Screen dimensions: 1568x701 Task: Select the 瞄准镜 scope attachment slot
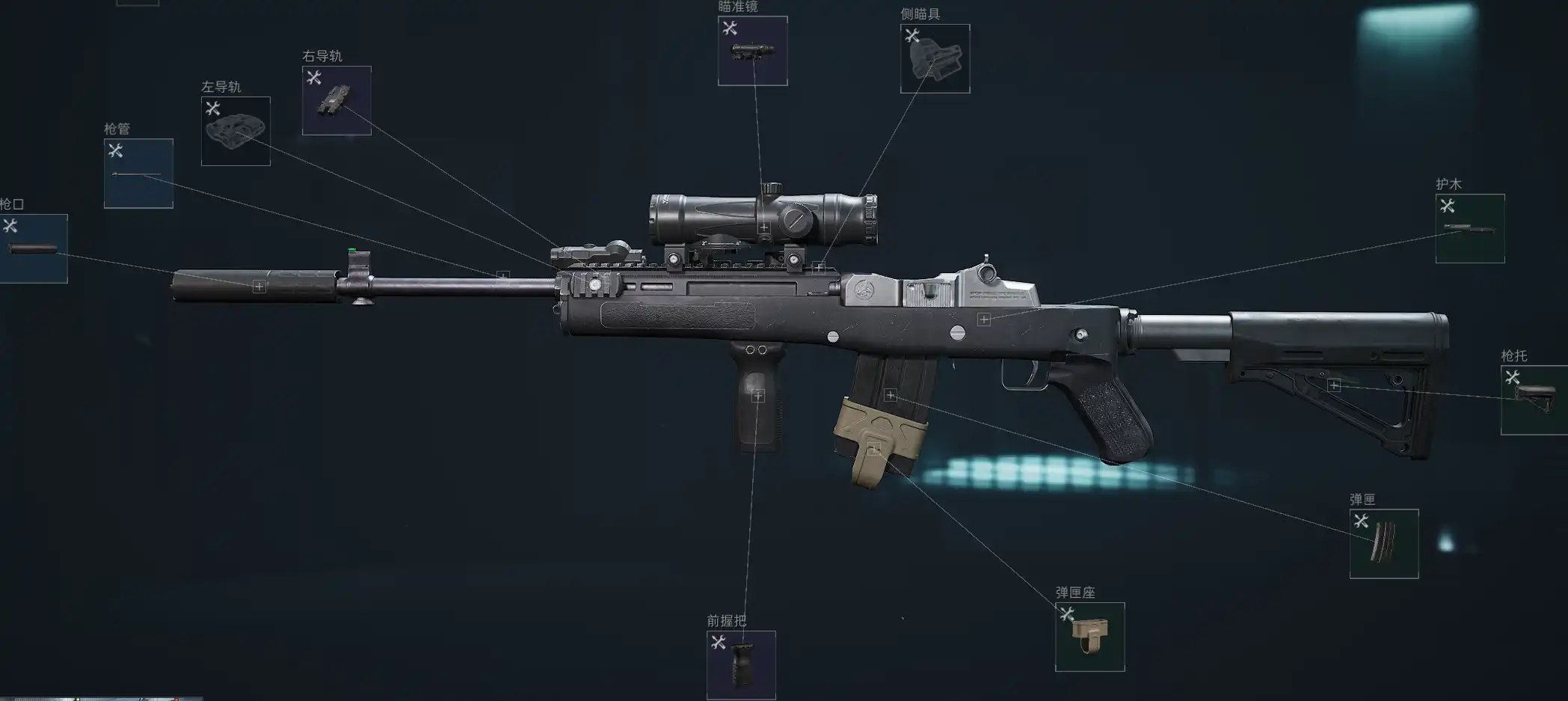[752, 51]
